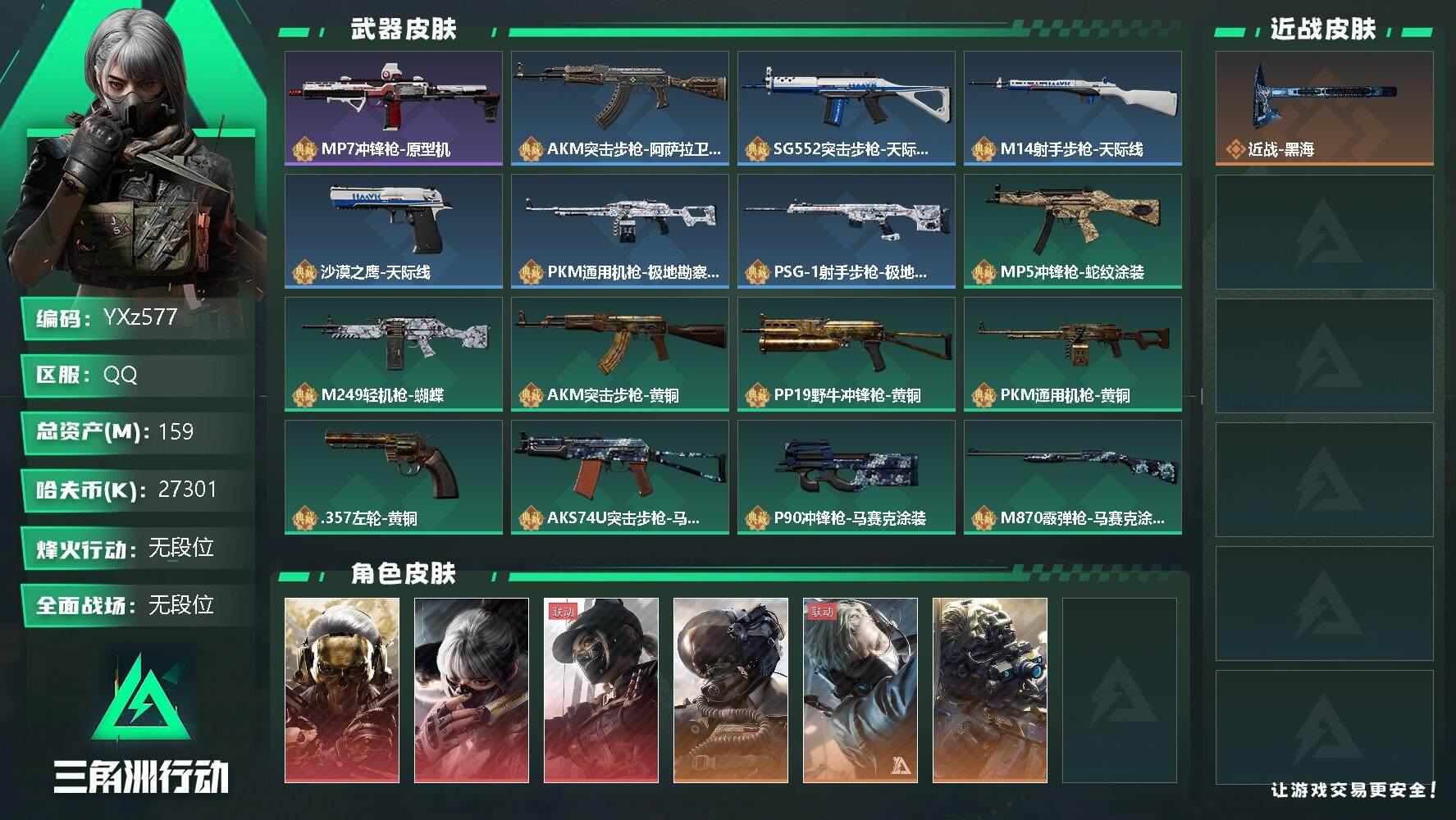This screenshot has height=820, width=1456.
Task: Click the 典藏 badge on AKM突击步枪-黄铜
Action: pyautogui.click(x=532, y=395)
